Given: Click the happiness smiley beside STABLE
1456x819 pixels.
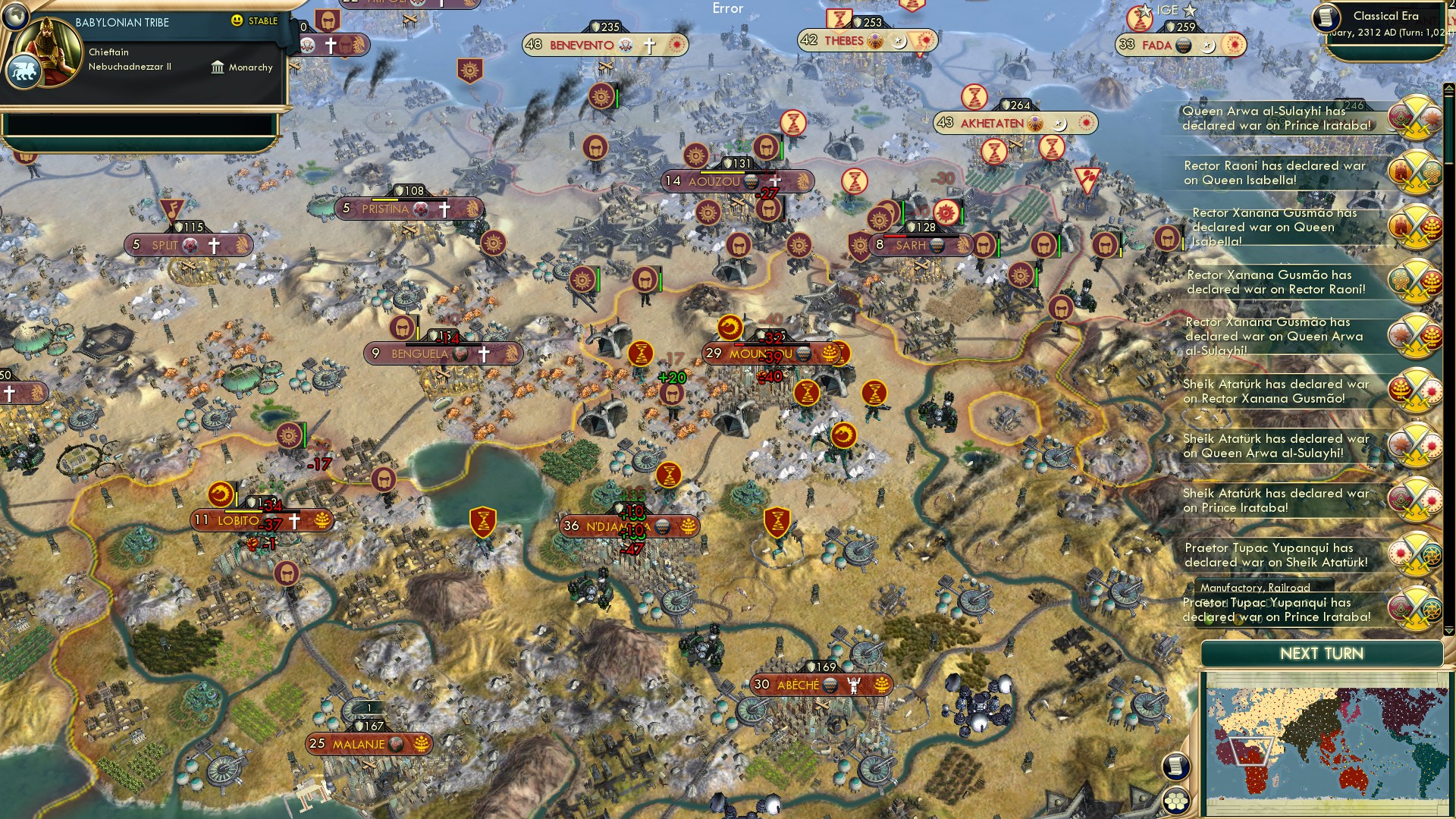Looking at the screenshot, I should tap(237, 22).
